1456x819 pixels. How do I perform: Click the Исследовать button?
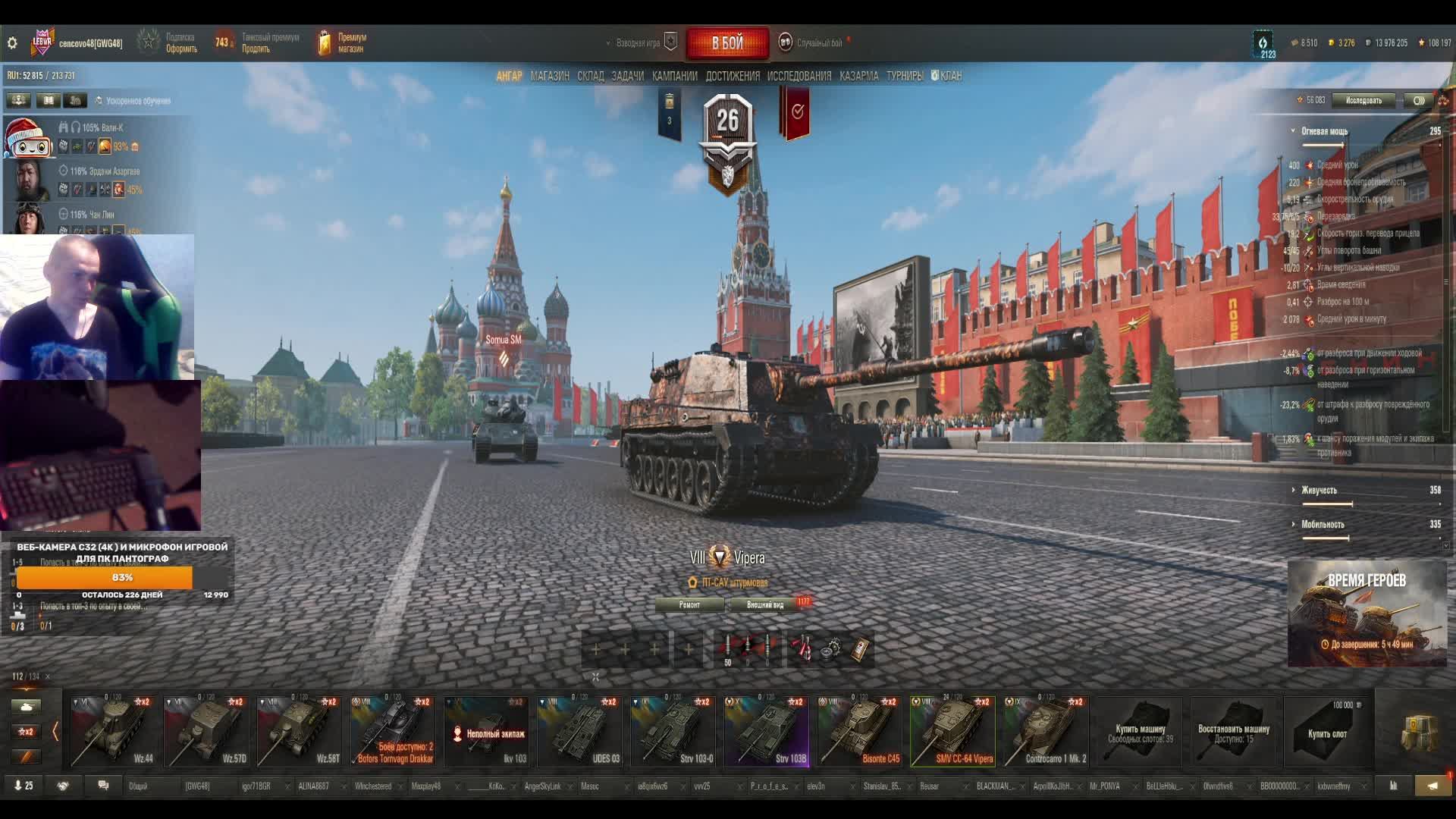click(x=1363, y=100)
